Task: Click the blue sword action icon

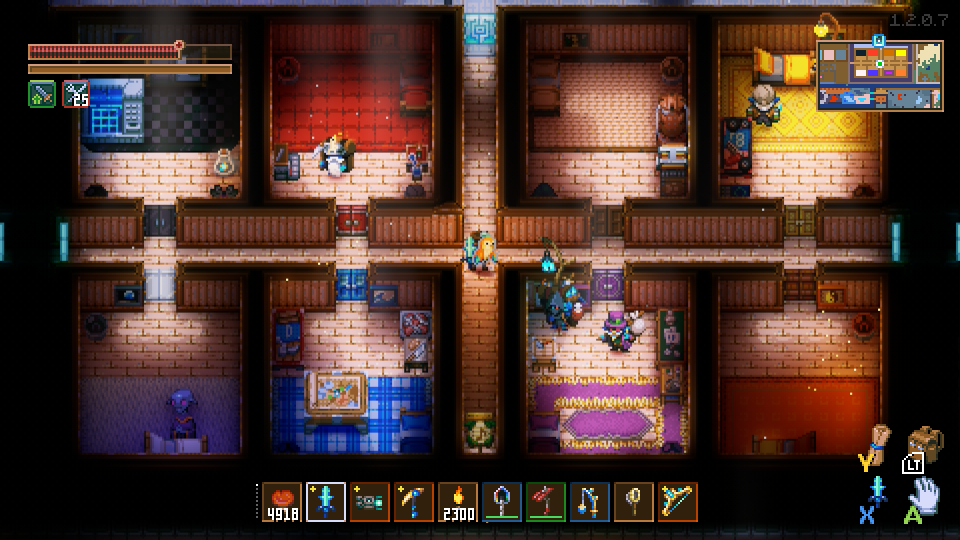Action: coord(879,490)
